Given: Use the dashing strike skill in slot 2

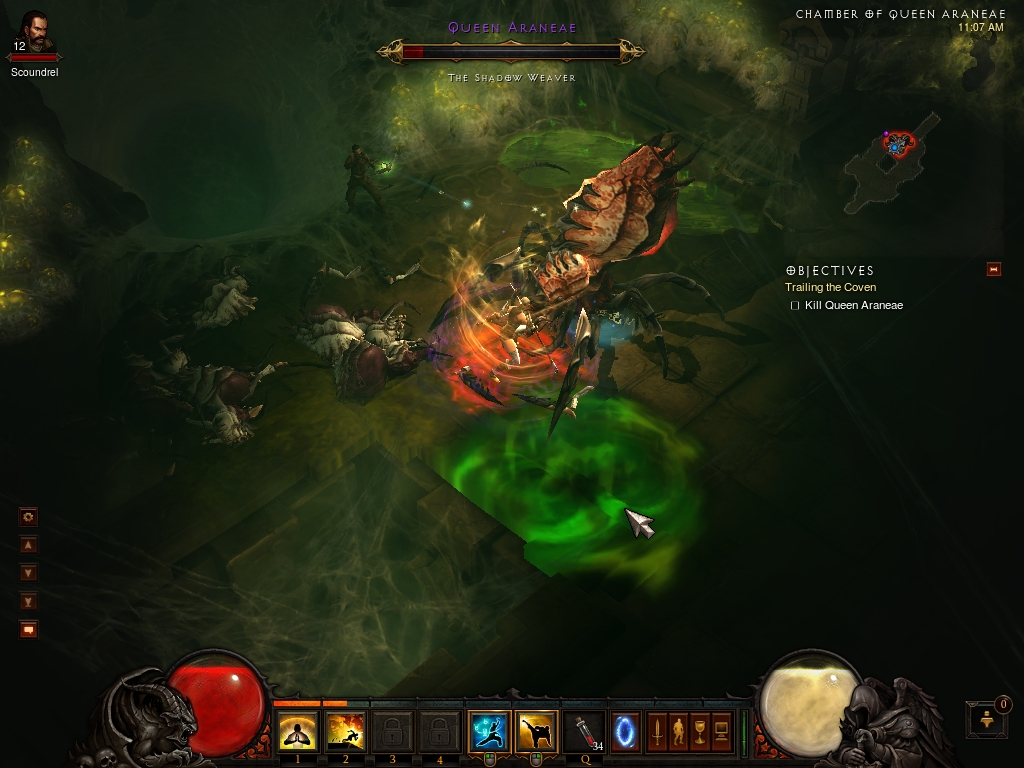Looking at the screenshot, I should tap(346, 733).
